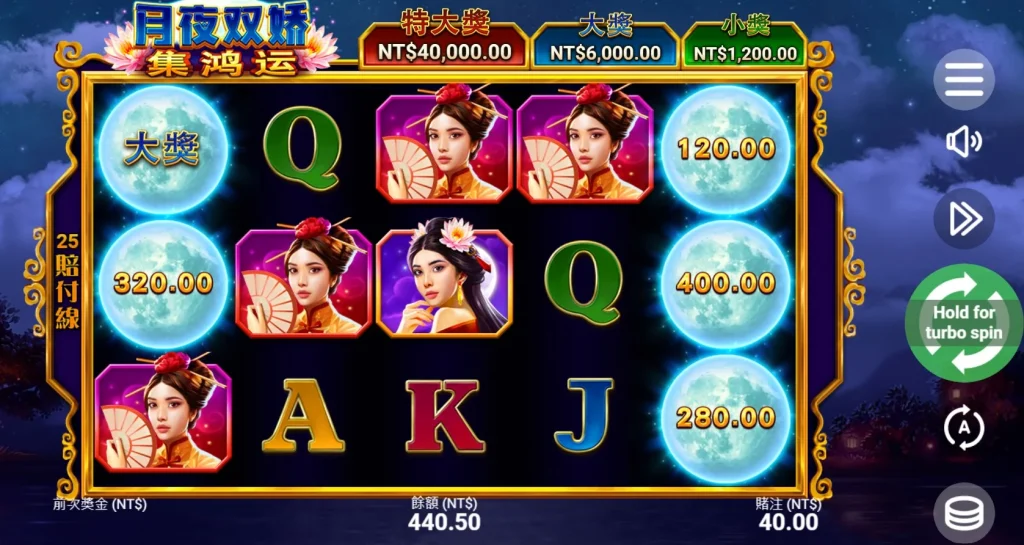
Task: Enable autoplay with the circular A icon
Action: click(x=964, y=429)
